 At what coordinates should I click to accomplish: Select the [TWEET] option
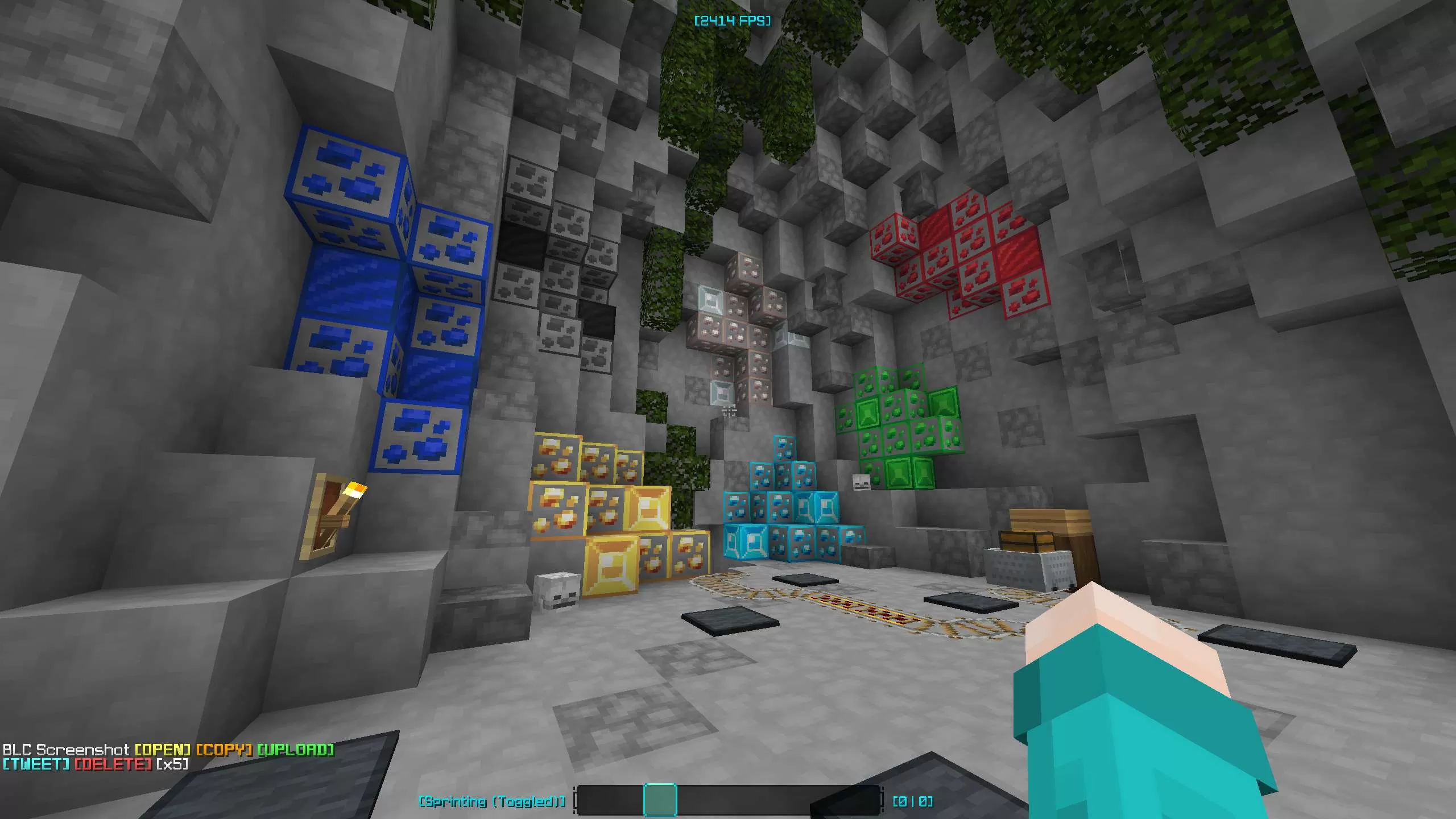34,765
